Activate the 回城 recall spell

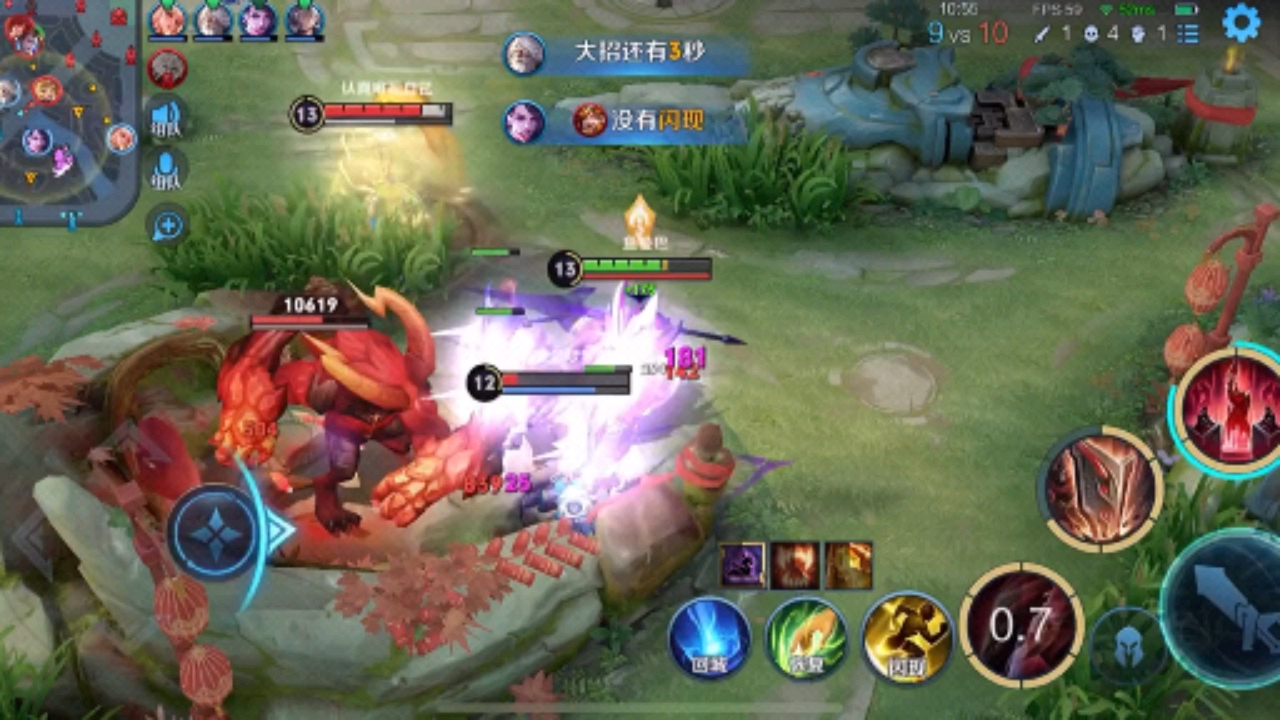[710, 639]
